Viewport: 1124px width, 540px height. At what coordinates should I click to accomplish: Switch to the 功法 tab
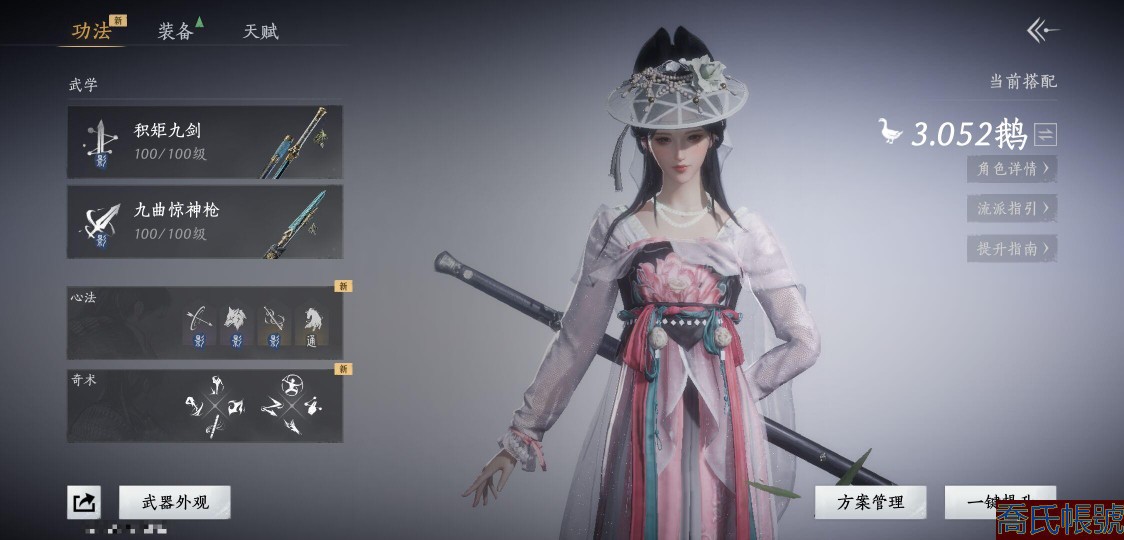pyautogui.click(x=92, y=31)
